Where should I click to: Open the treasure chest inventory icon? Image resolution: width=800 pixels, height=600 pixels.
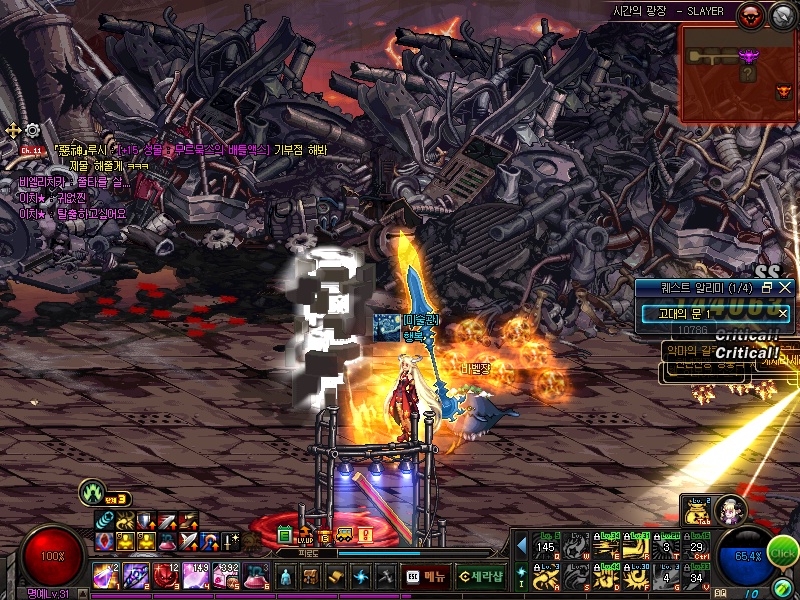(311, 577)
